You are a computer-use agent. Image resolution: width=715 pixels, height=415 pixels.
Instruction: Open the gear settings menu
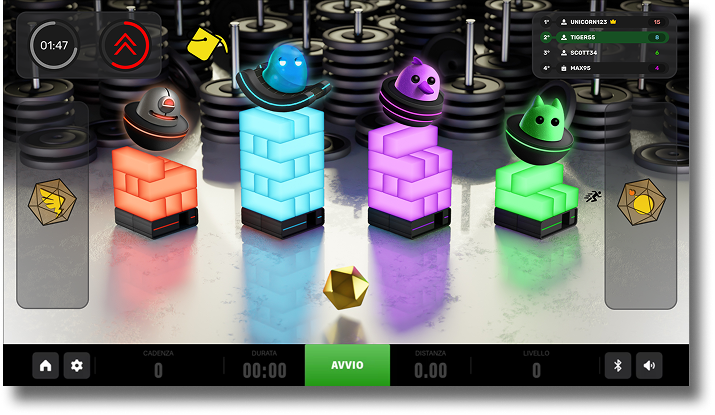(76, 366)
